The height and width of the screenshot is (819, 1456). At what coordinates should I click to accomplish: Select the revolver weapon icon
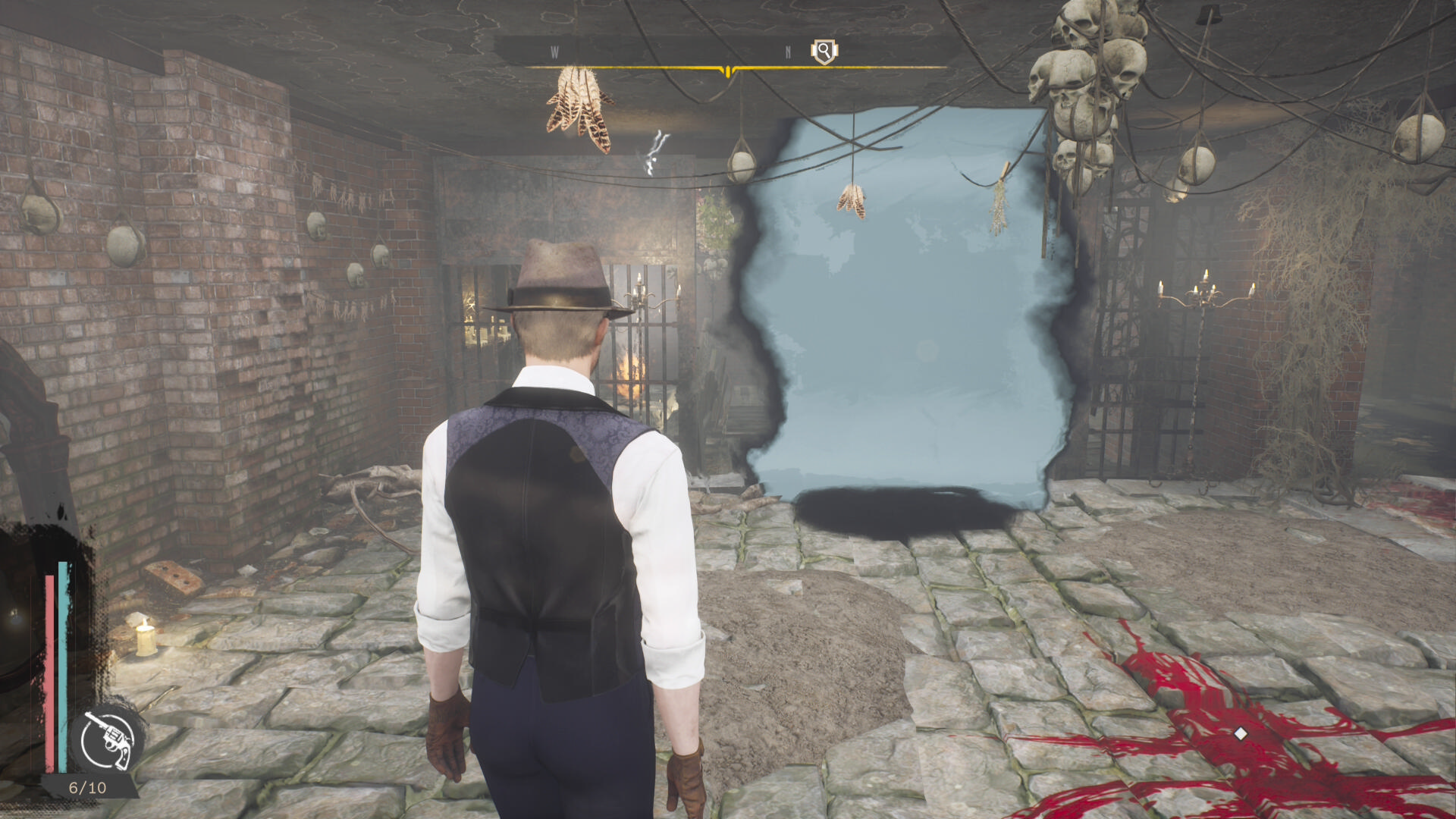pos(108,739)
